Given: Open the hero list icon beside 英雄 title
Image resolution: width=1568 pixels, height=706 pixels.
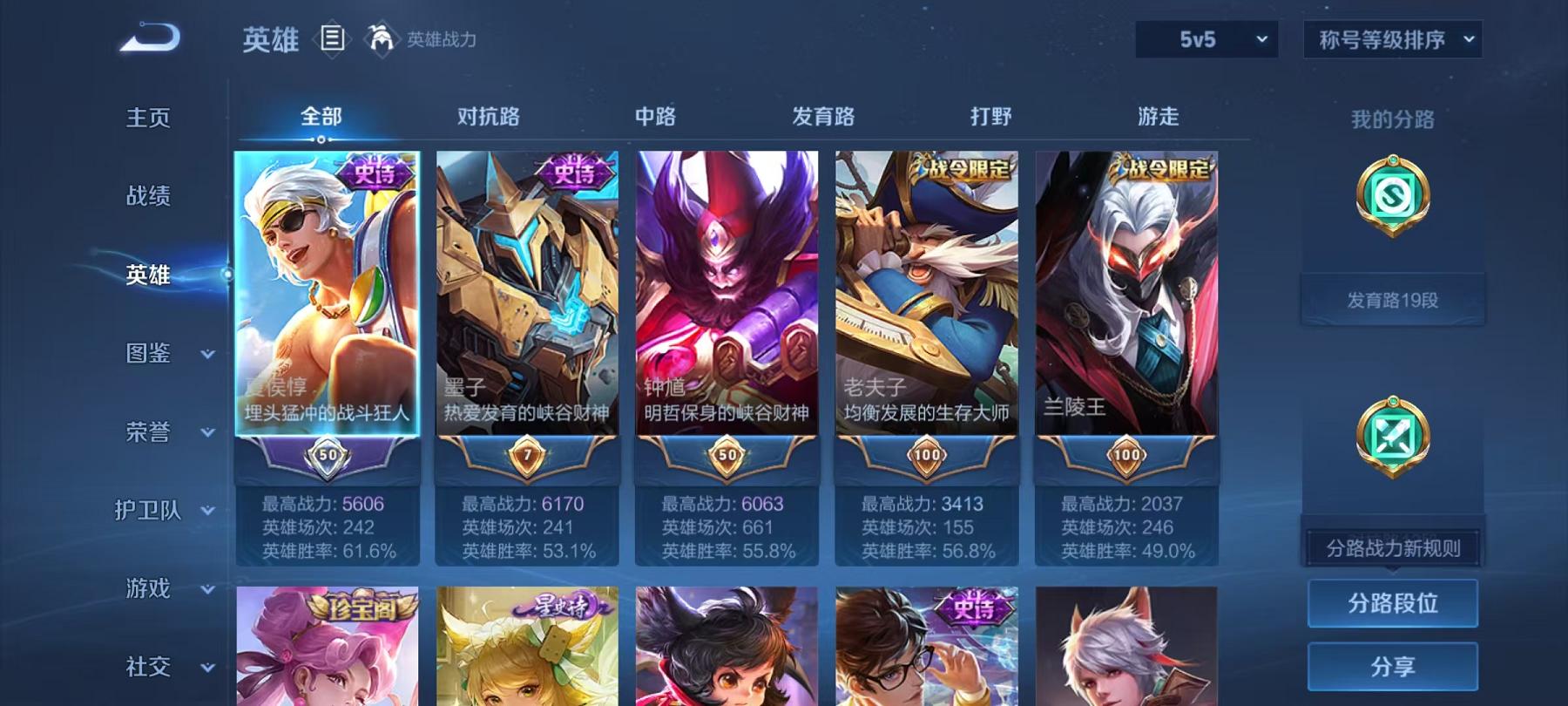Looking at the screenshot, I should click(x=331, y=37).
